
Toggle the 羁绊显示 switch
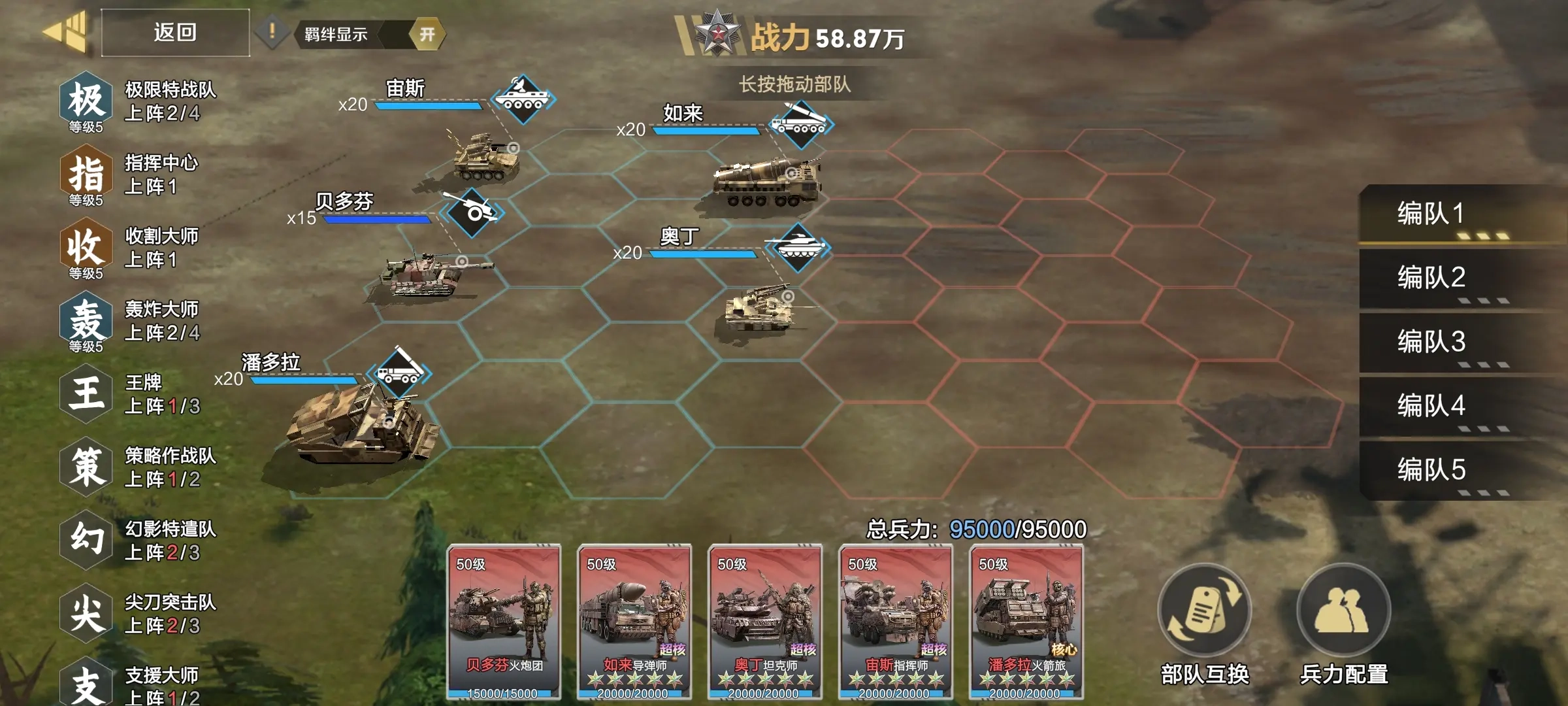[427, 34]
